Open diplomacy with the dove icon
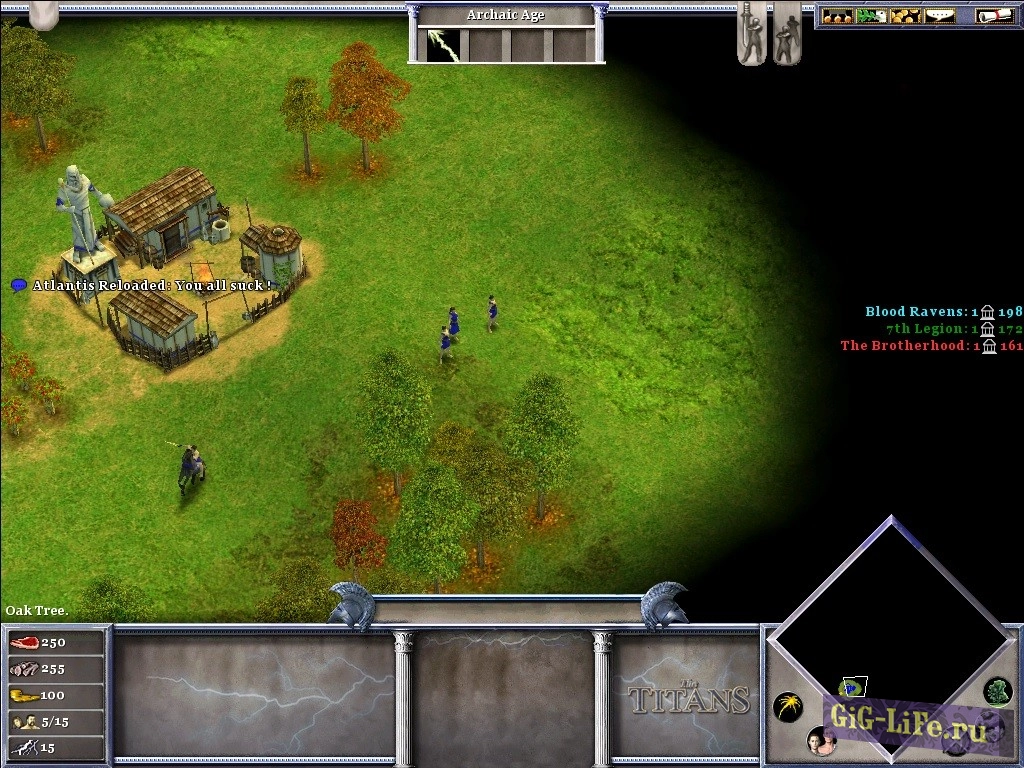Image resolution: width=1024 pixels, height=768 pixels. (871, 16)
